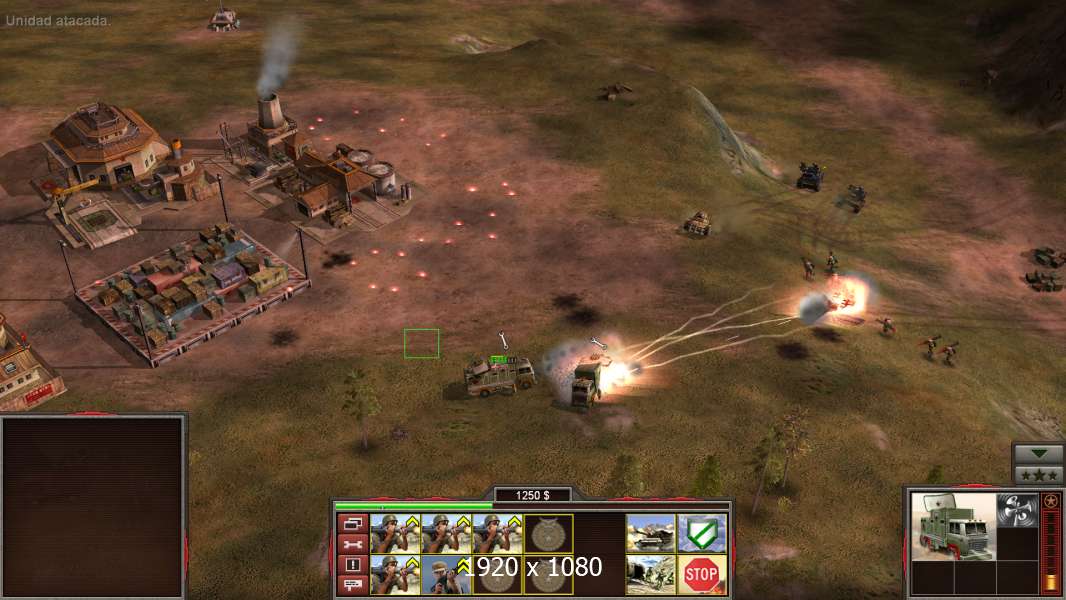This screenshot has width=1066, height=600.
Task: Select the loudspeaker upgrade icon
Action: pos(1016,507)
